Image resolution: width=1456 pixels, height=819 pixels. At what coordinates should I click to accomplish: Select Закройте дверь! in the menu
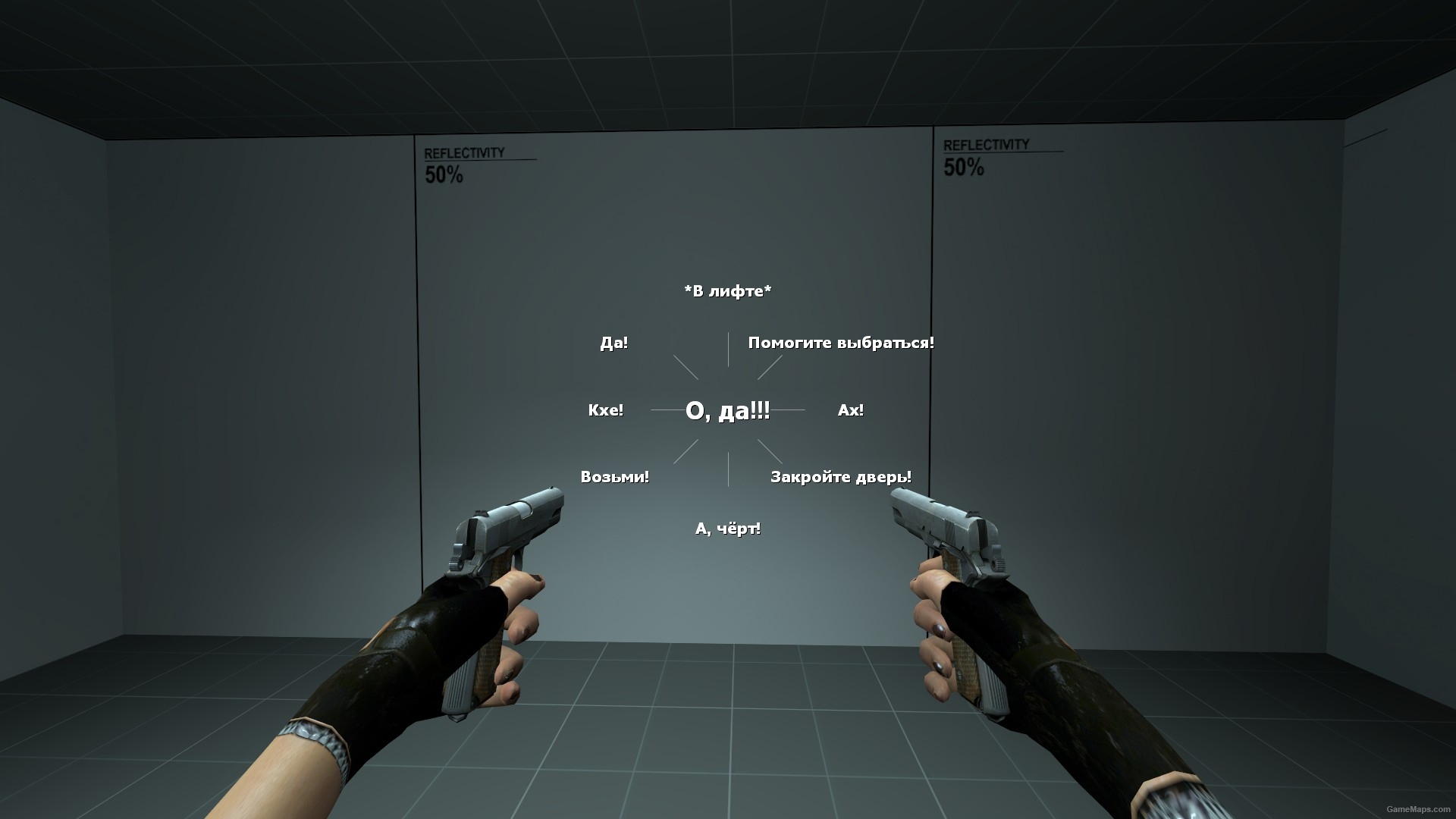pyautogui.click(x=841, y=477)
